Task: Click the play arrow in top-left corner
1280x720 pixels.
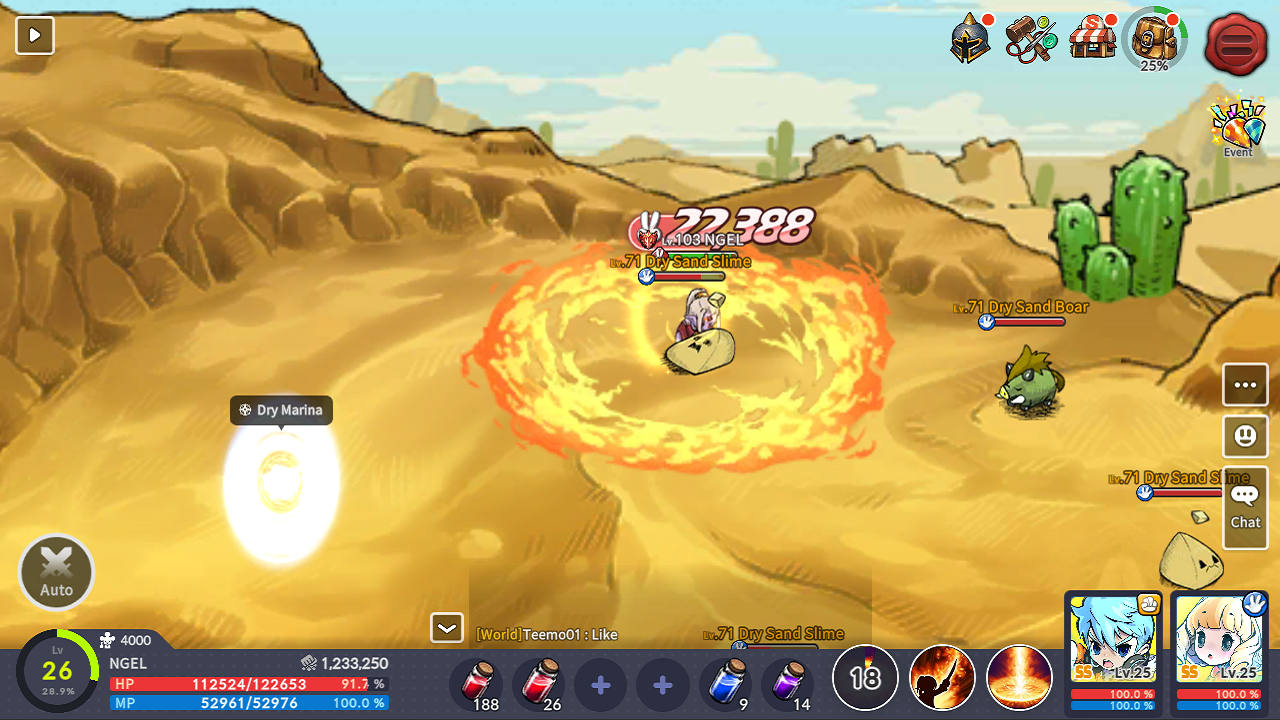Action: (x=34, y=35)
